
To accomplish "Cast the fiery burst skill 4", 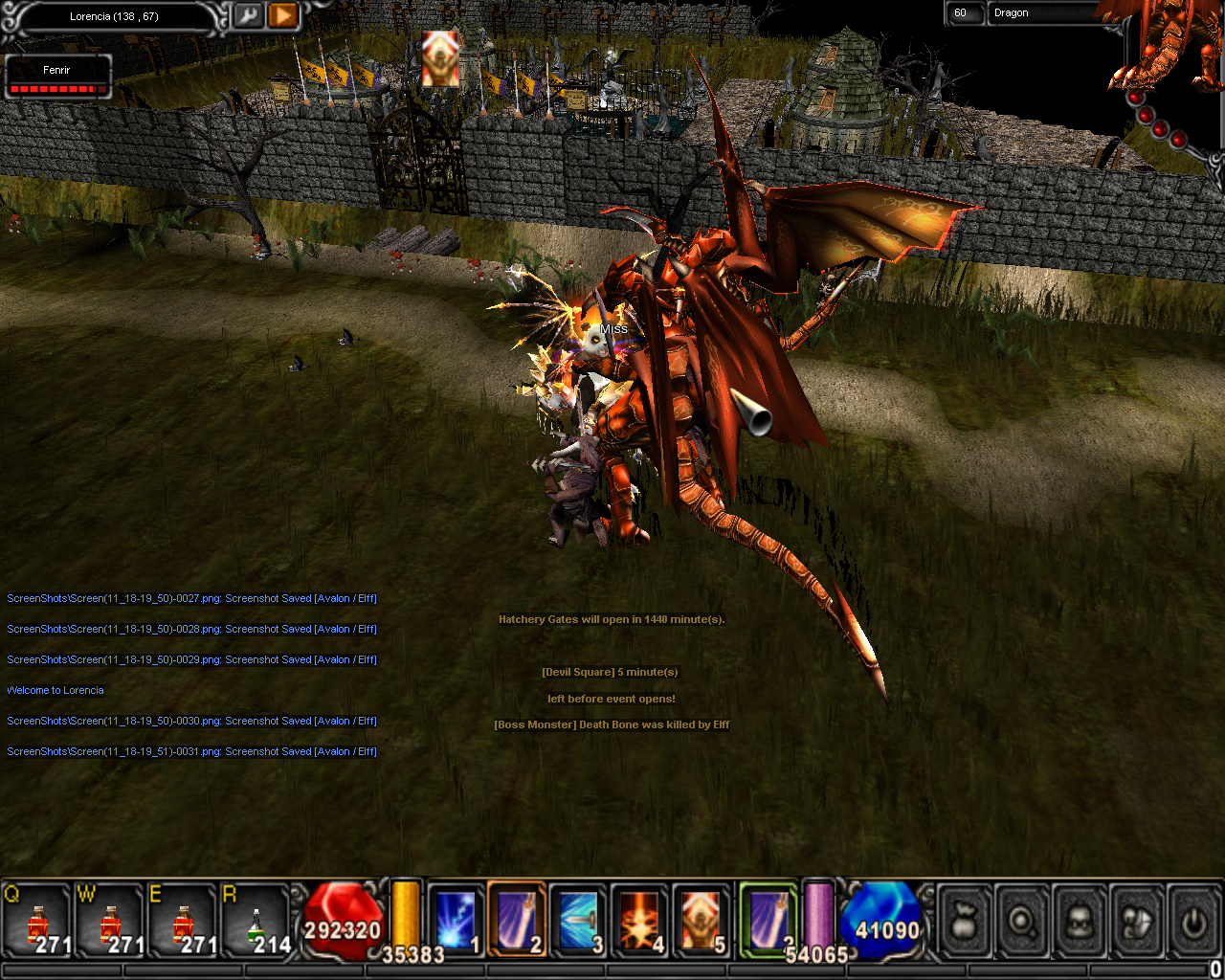I will pos(639,920).
